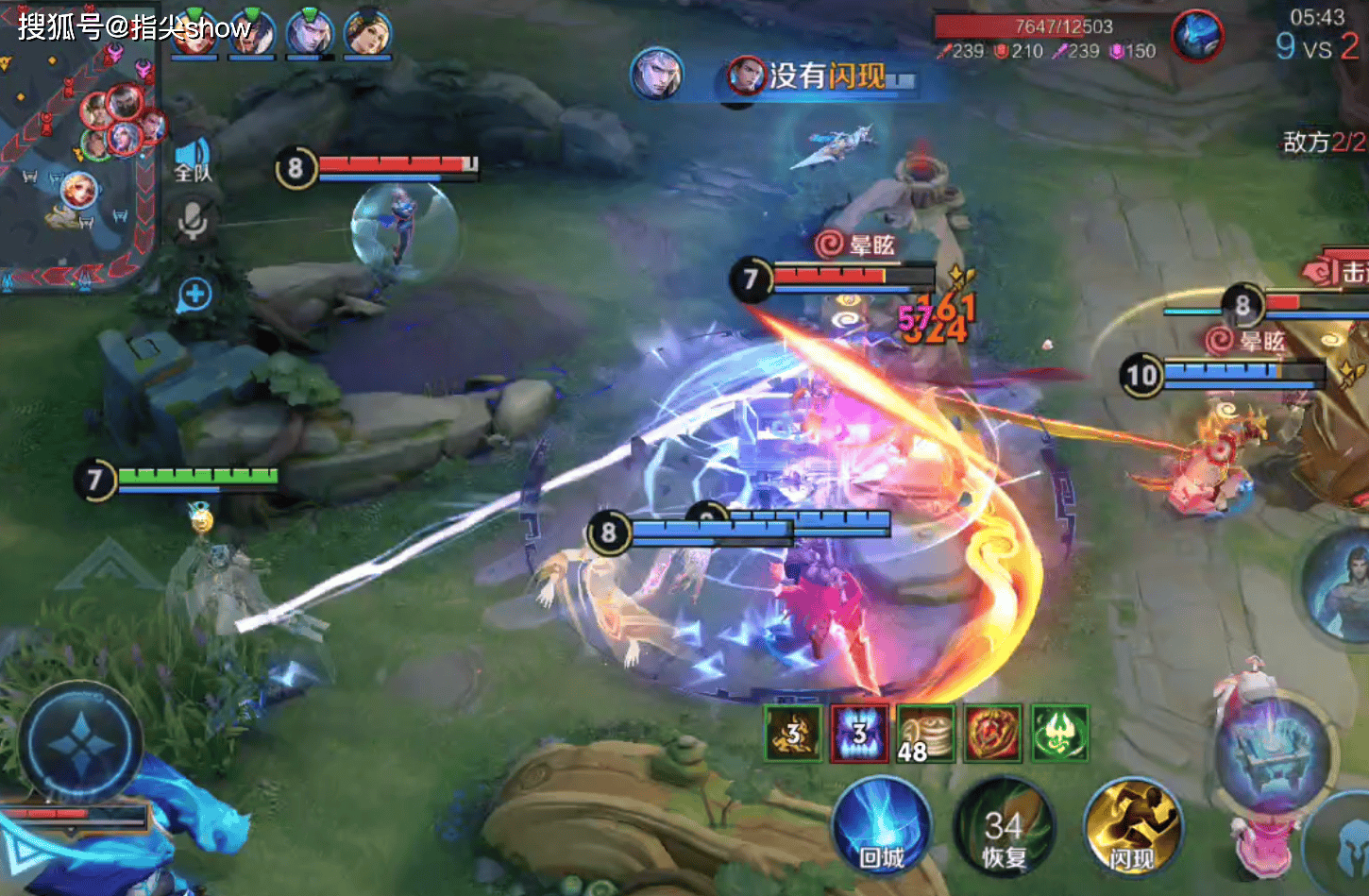Select the green trident item icon
This screenshot has width=1369, height=896.
[1059, 733]
